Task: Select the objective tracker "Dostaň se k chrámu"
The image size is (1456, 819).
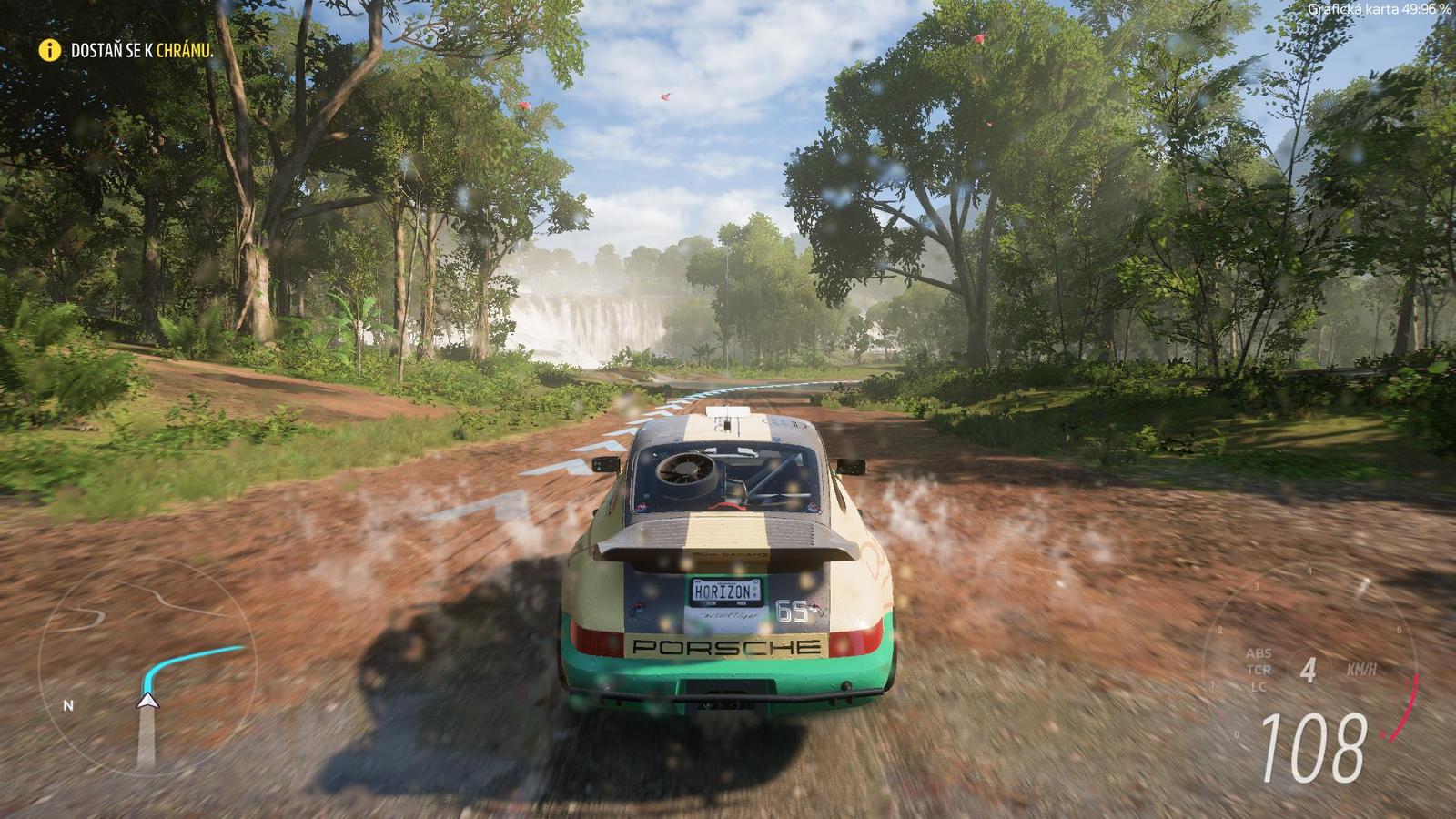Action: (x=142, y=51)
